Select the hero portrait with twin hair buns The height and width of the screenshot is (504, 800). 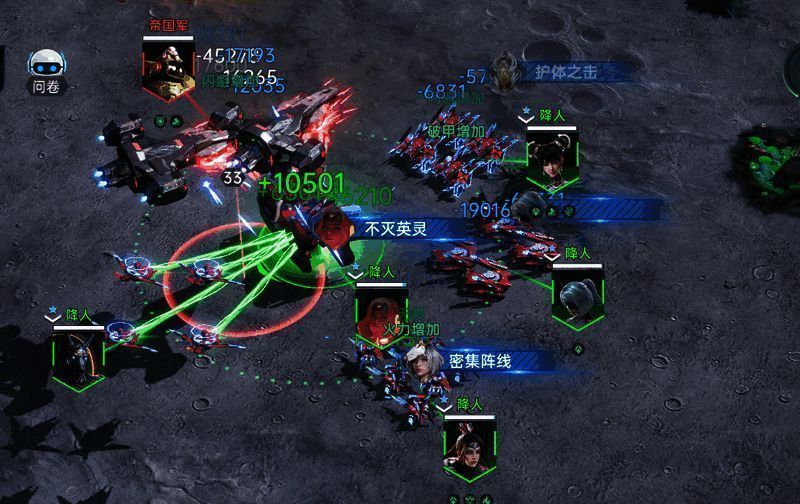tap(552, 160)
